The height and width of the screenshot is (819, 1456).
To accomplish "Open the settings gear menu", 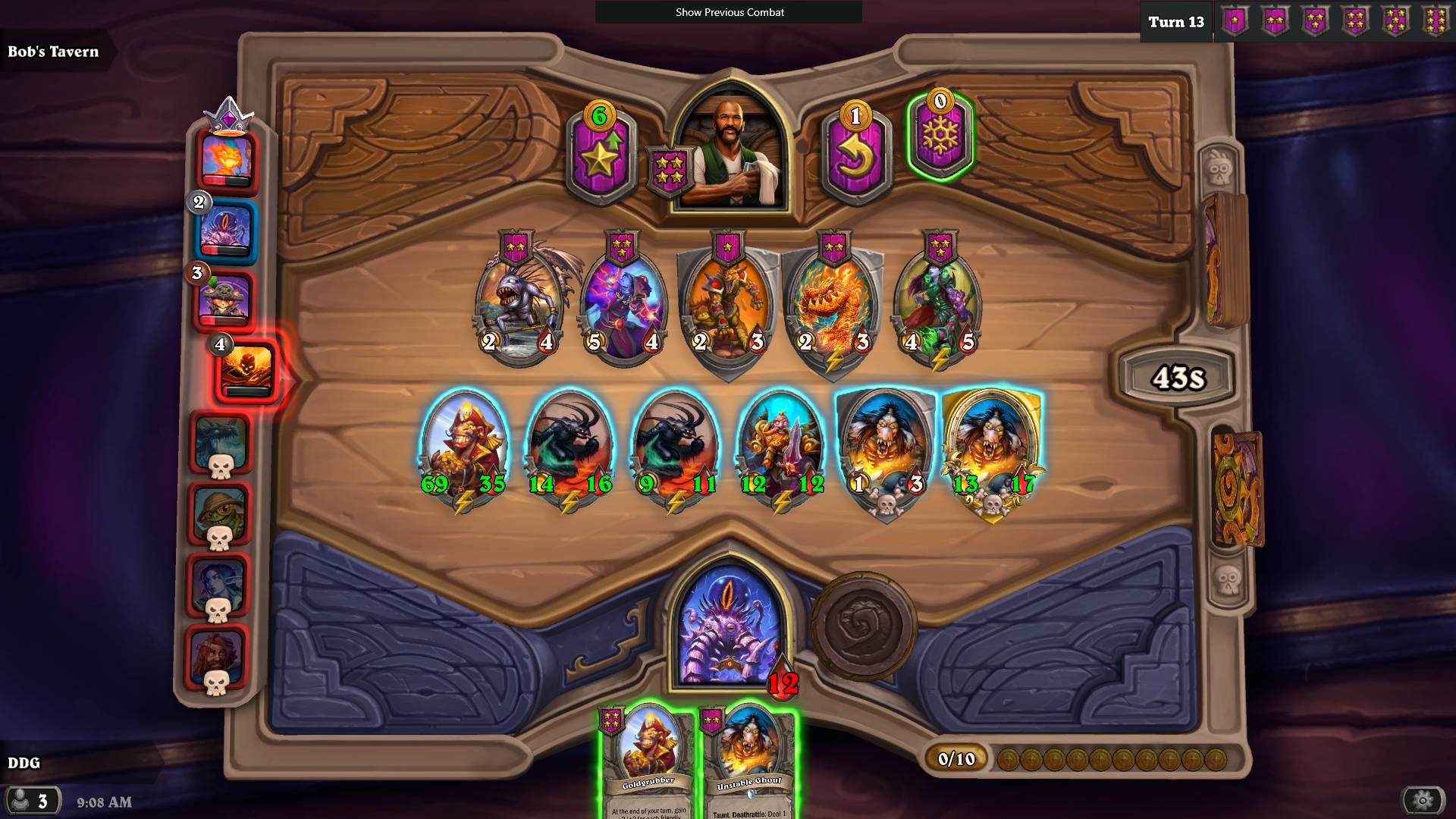I will point(1423,800).
